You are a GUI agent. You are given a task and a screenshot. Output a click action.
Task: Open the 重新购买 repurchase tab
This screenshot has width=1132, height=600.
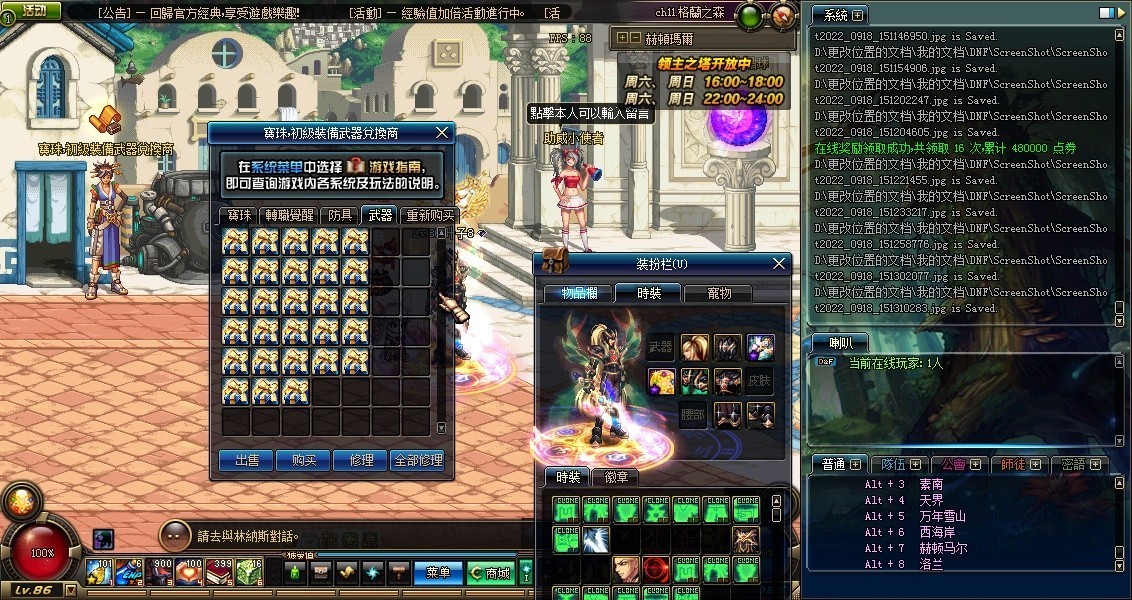429,215
